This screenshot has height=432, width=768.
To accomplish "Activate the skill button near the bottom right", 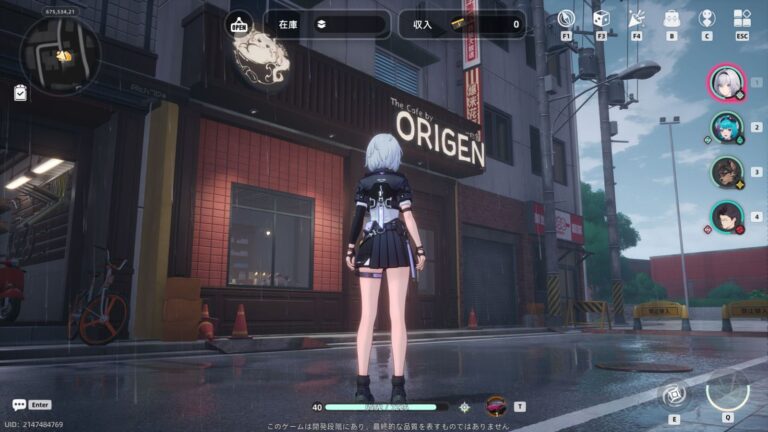I will [674, 393].
